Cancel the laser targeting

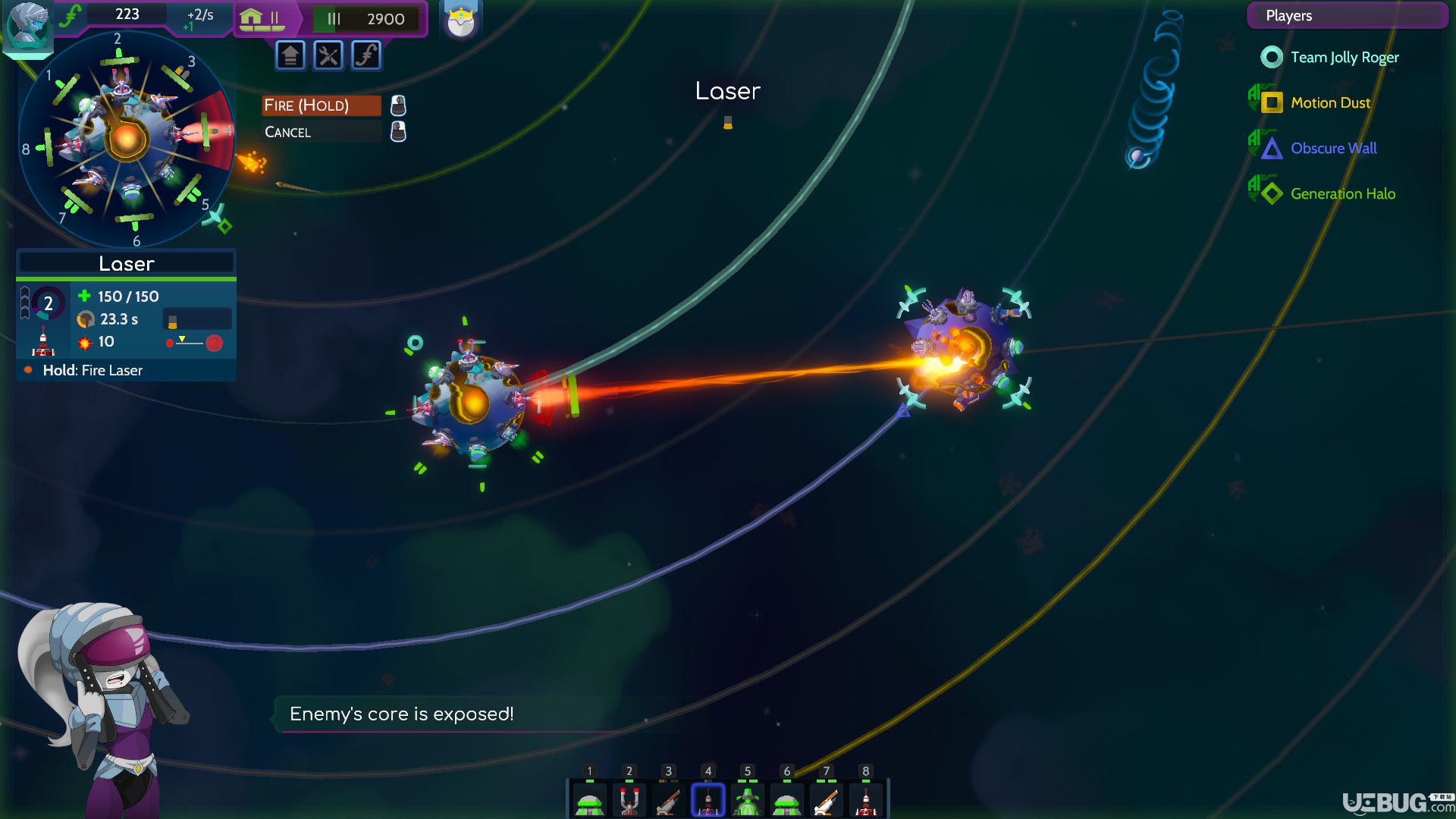(x=321, y=132)
